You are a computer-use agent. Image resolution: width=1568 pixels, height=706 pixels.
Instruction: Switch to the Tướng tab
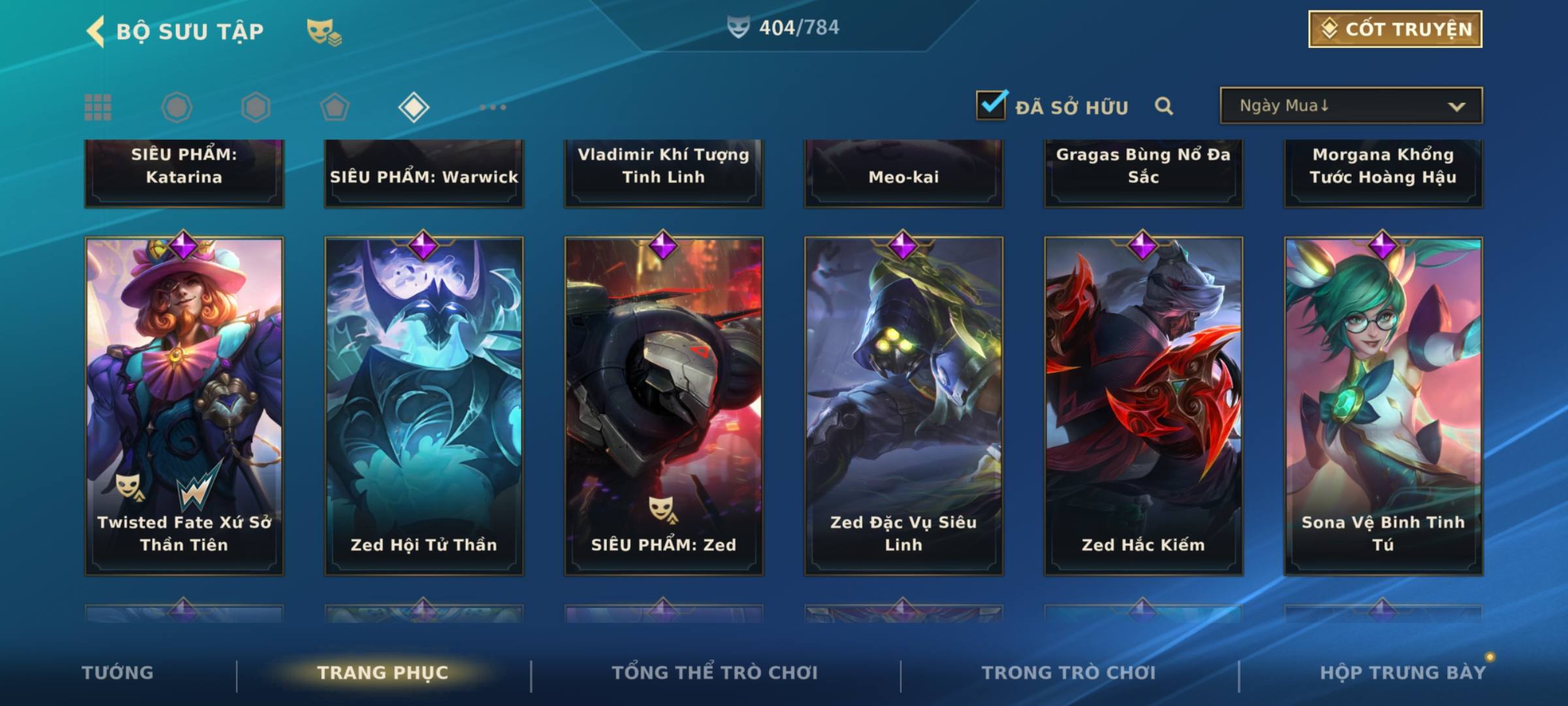tap(118, 673)
